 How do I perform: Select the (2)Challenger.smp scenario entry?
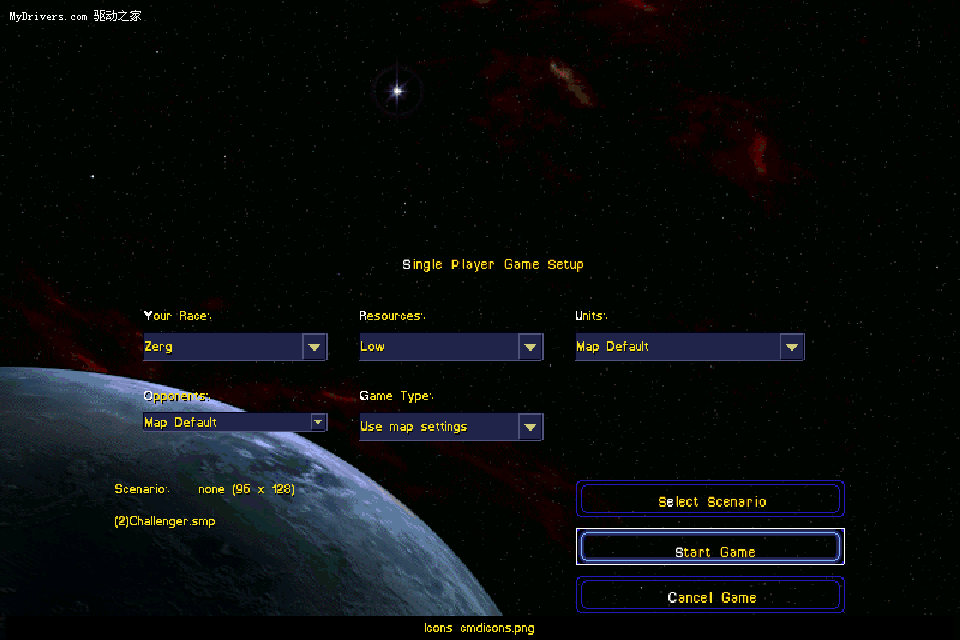point(165,521)
